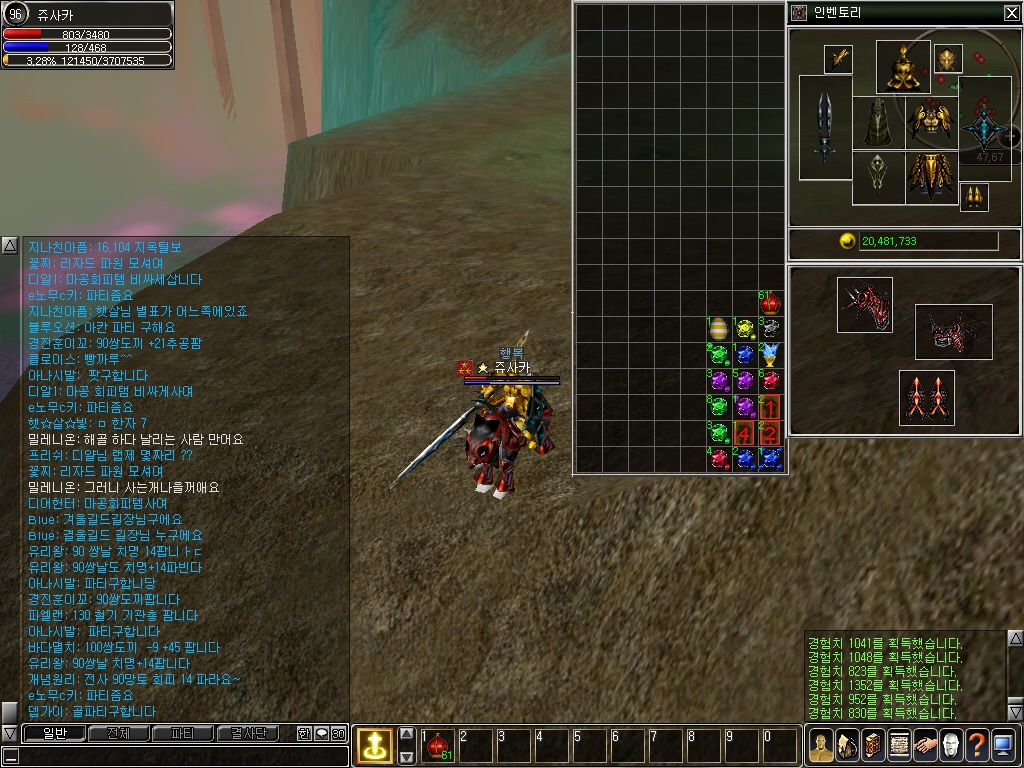Select the red mount head armor
The image size is (1024, 768).
tap(864, 305)
